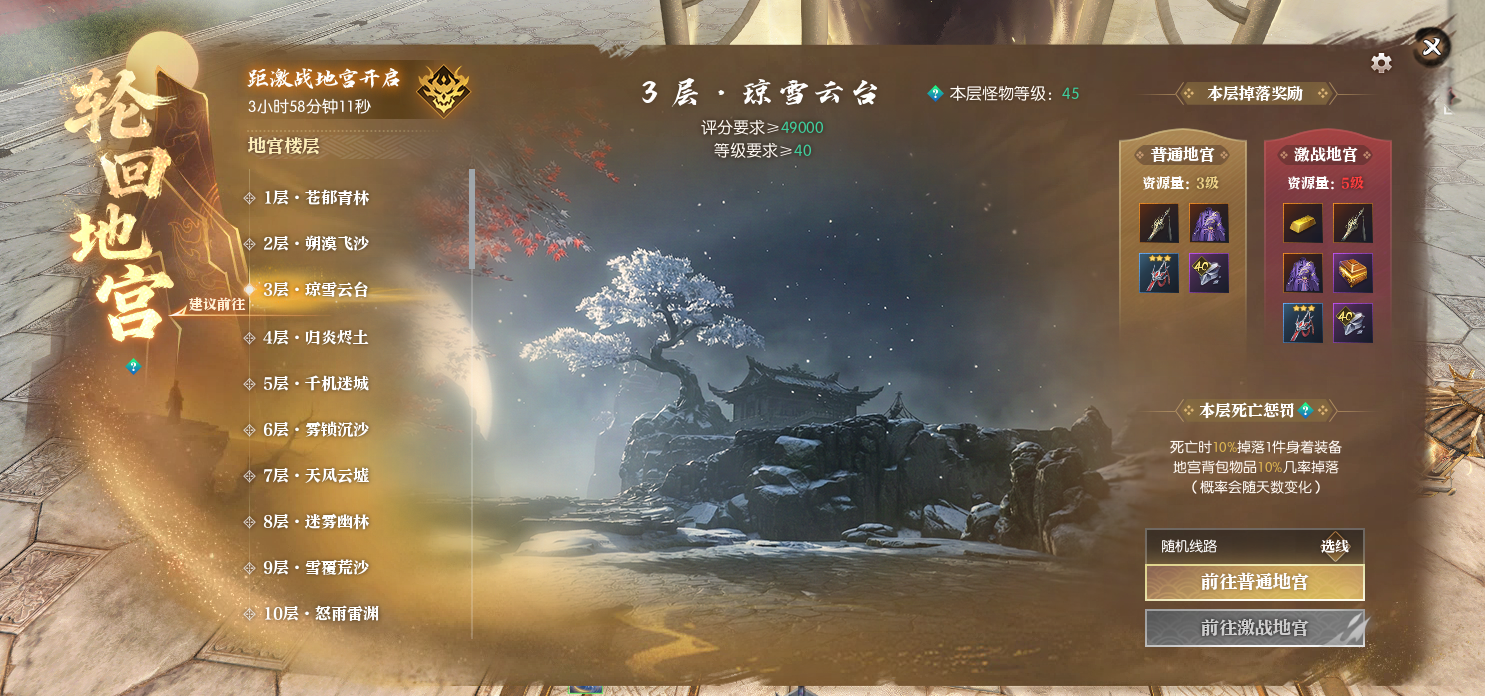Open the gear settings icon
Viewport: 1485px width, 696px height.
tap(1381, 63)
